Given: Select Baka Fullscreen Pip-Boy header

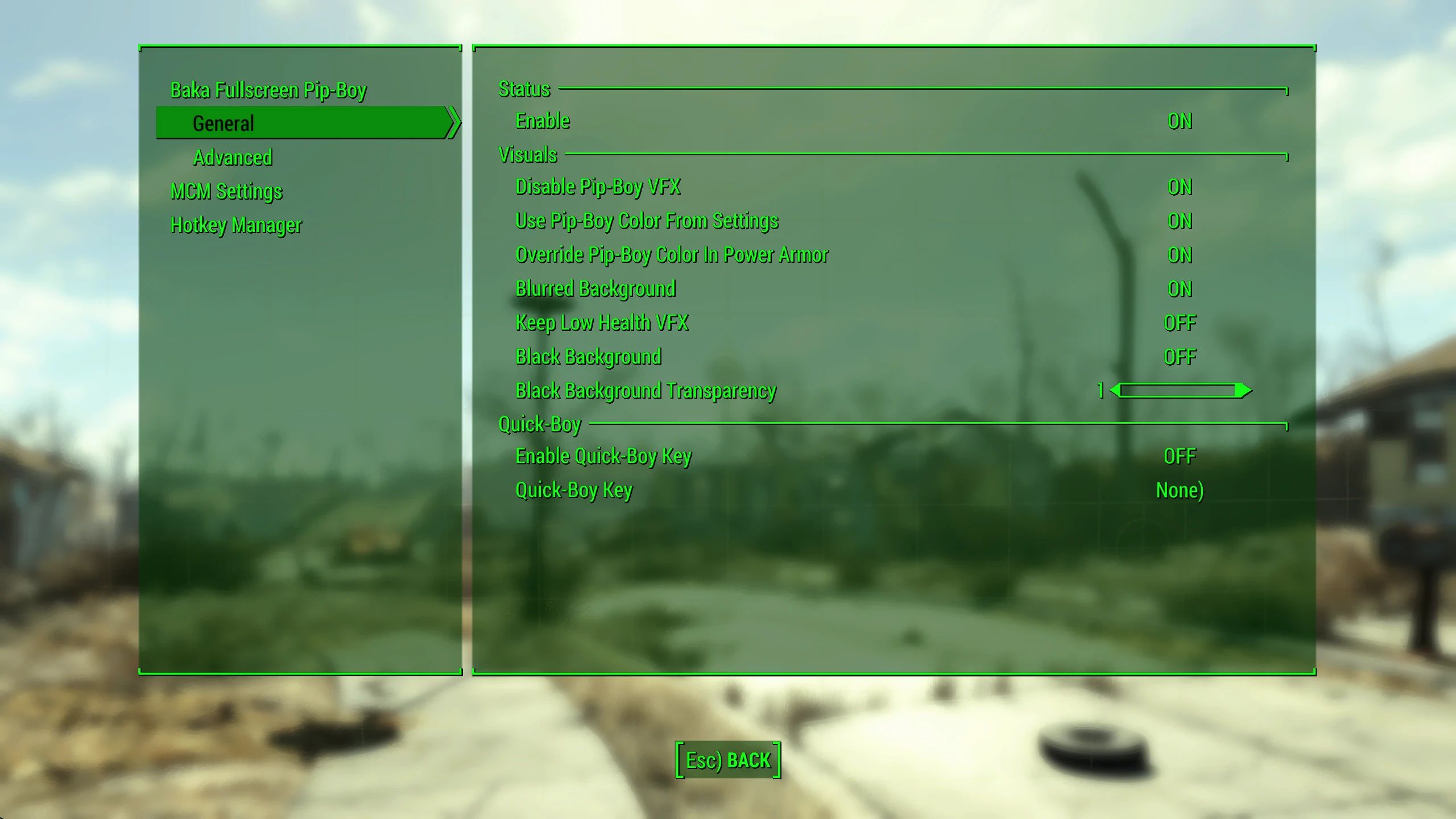Looking at the screenshot, I should coord(268,89).
